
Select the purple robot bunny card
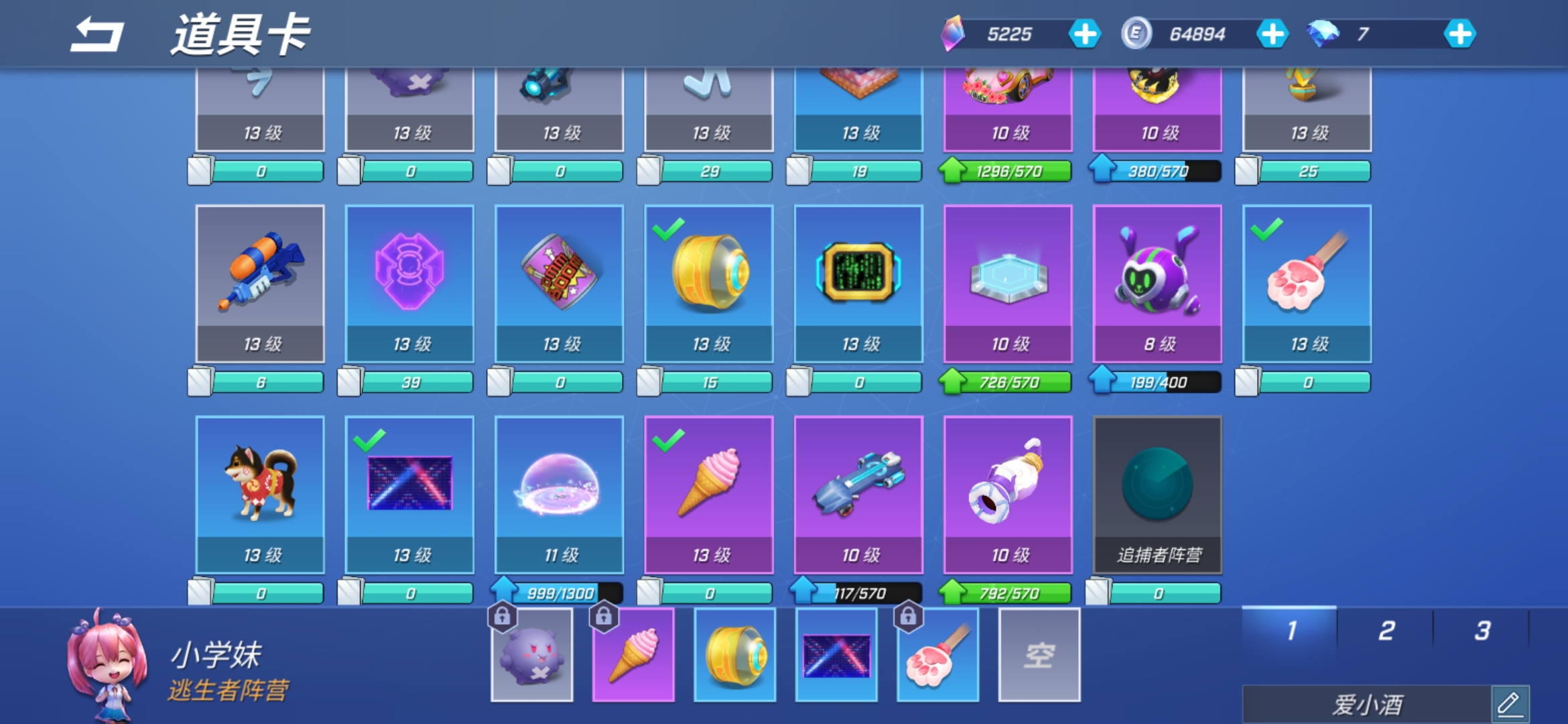pyautogui.click(x=1157, y=283)
